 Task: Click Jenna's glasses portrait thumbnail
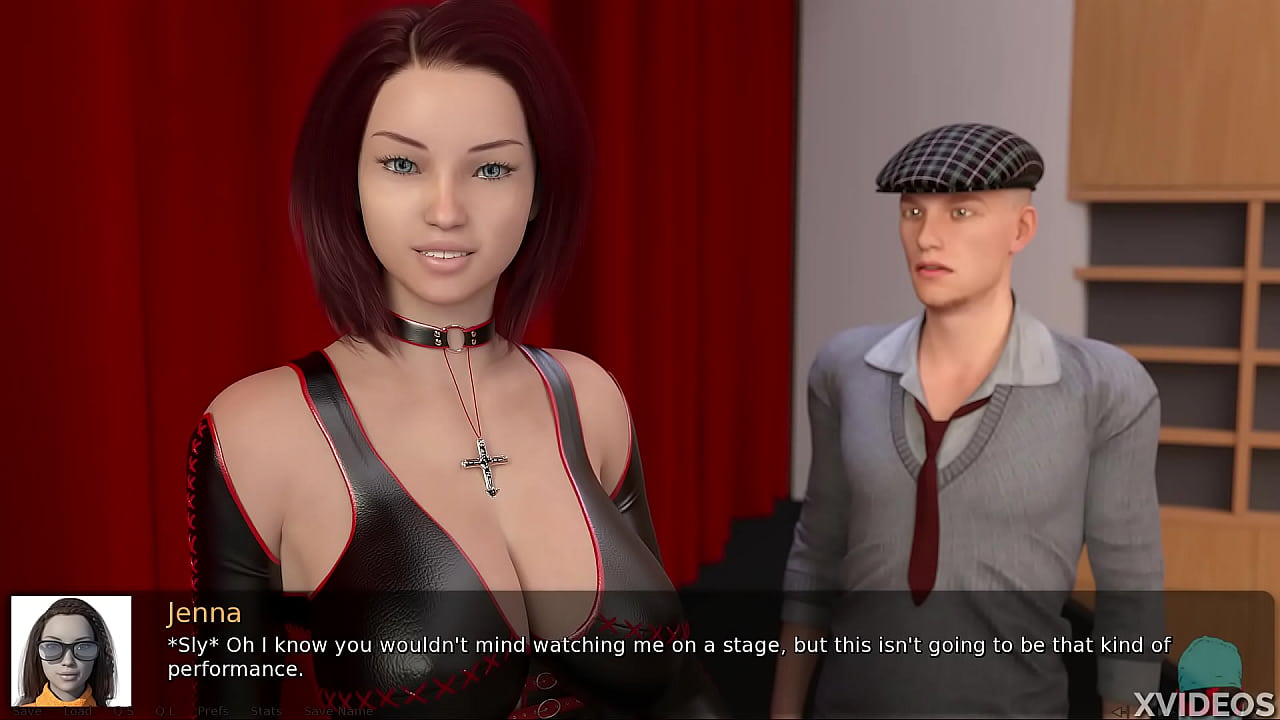[71, 651]
